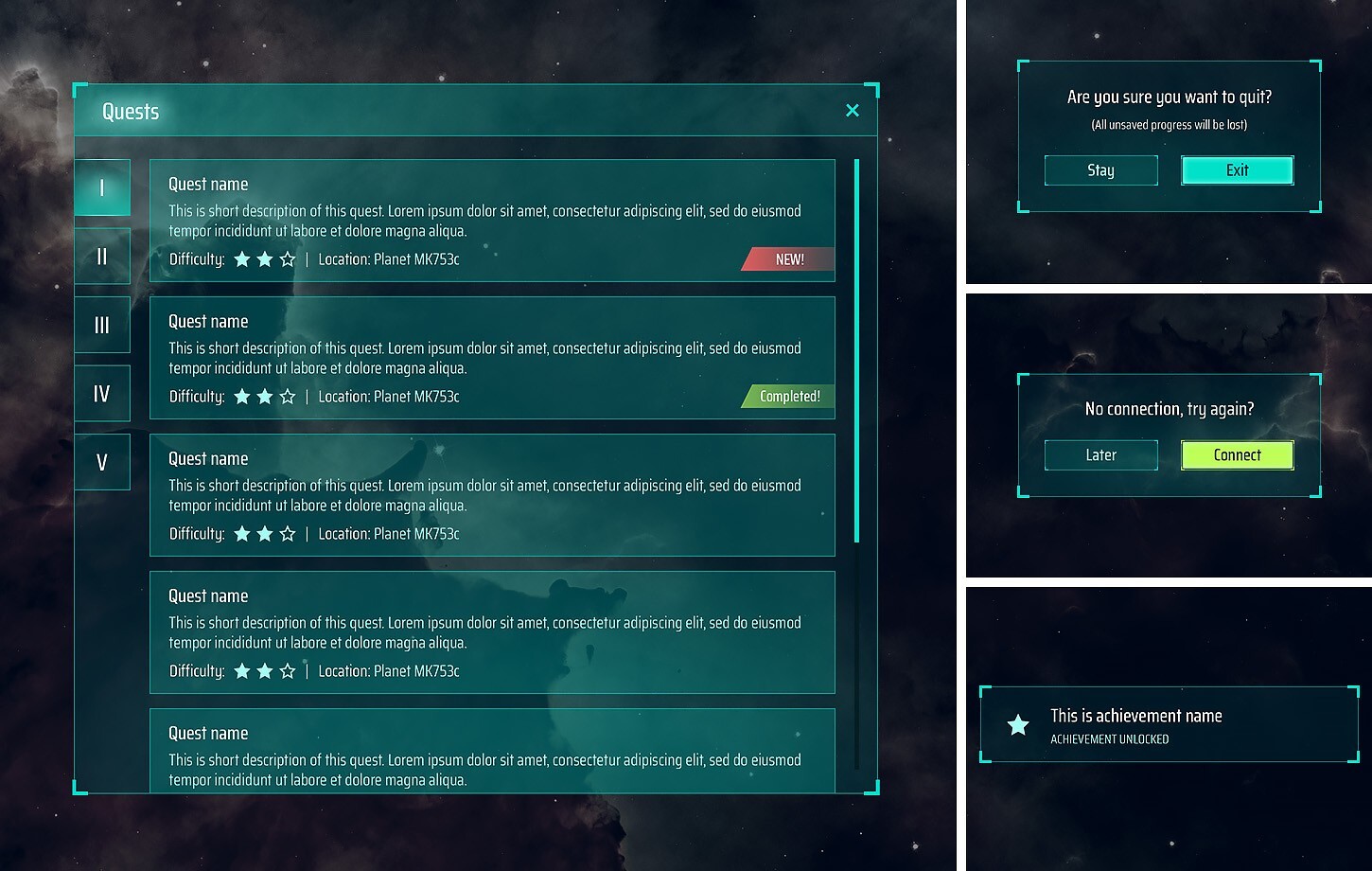The image size is (1372, 871).
Task: Close the Quests panel
Action: click(x=853, y=111)
